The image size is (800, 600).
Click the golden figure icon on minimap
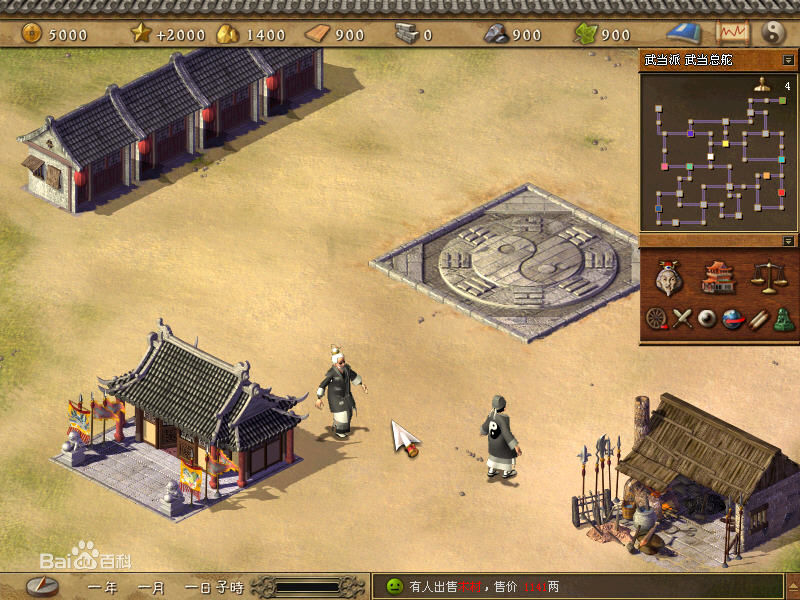tap(762, 87)
